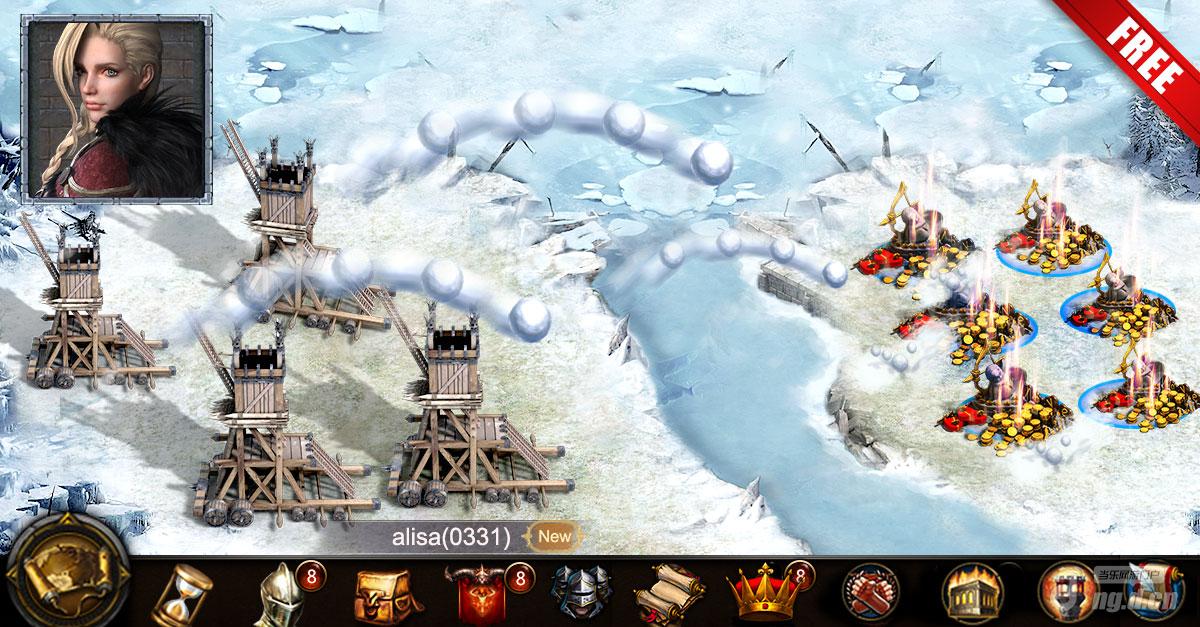Click the blonde hero portrait
1200x627 pixels.
(116, 108)
